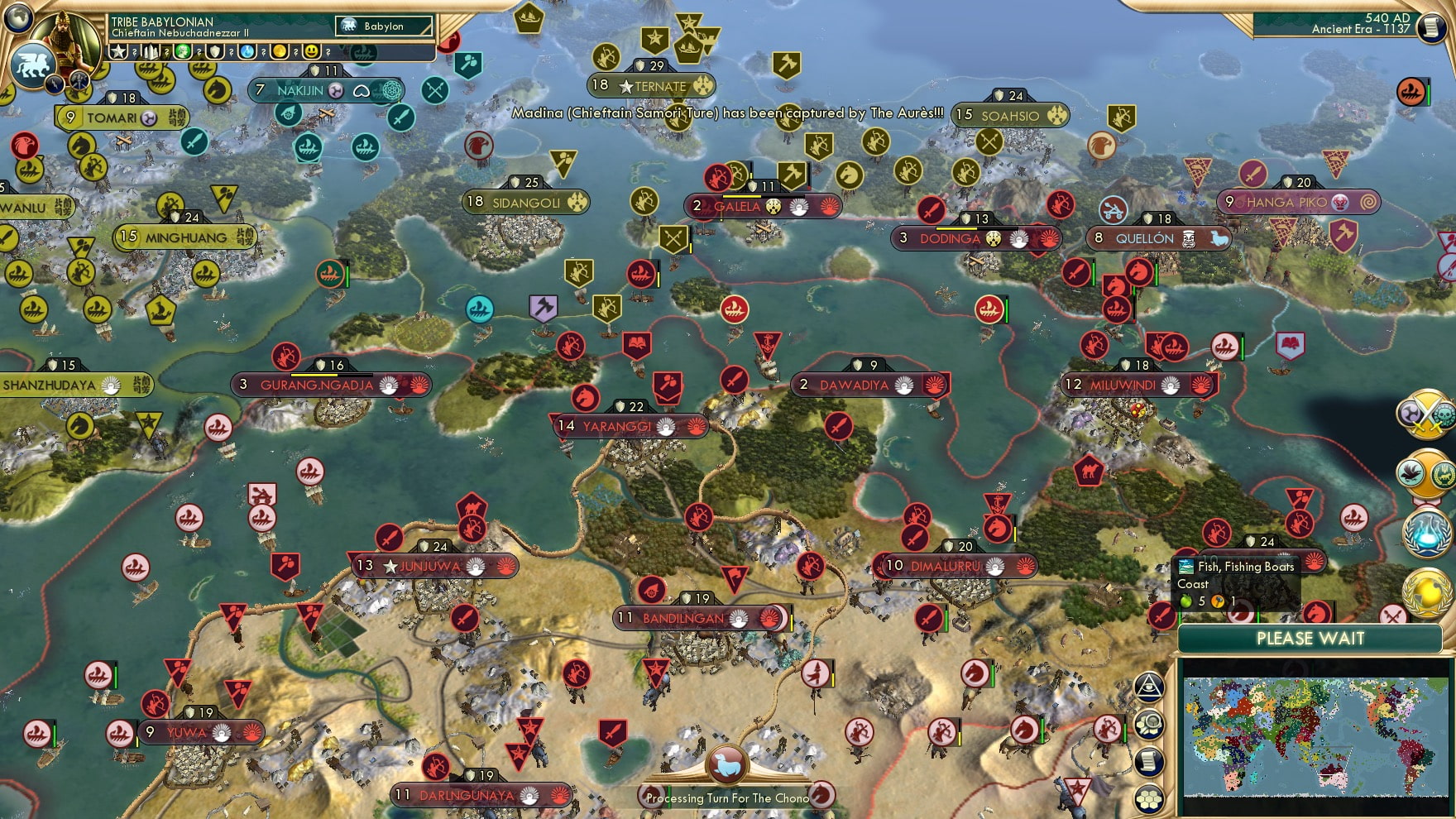Click the gold coin icon
The height and width of the screenshot is (819, 1456).
280,52
